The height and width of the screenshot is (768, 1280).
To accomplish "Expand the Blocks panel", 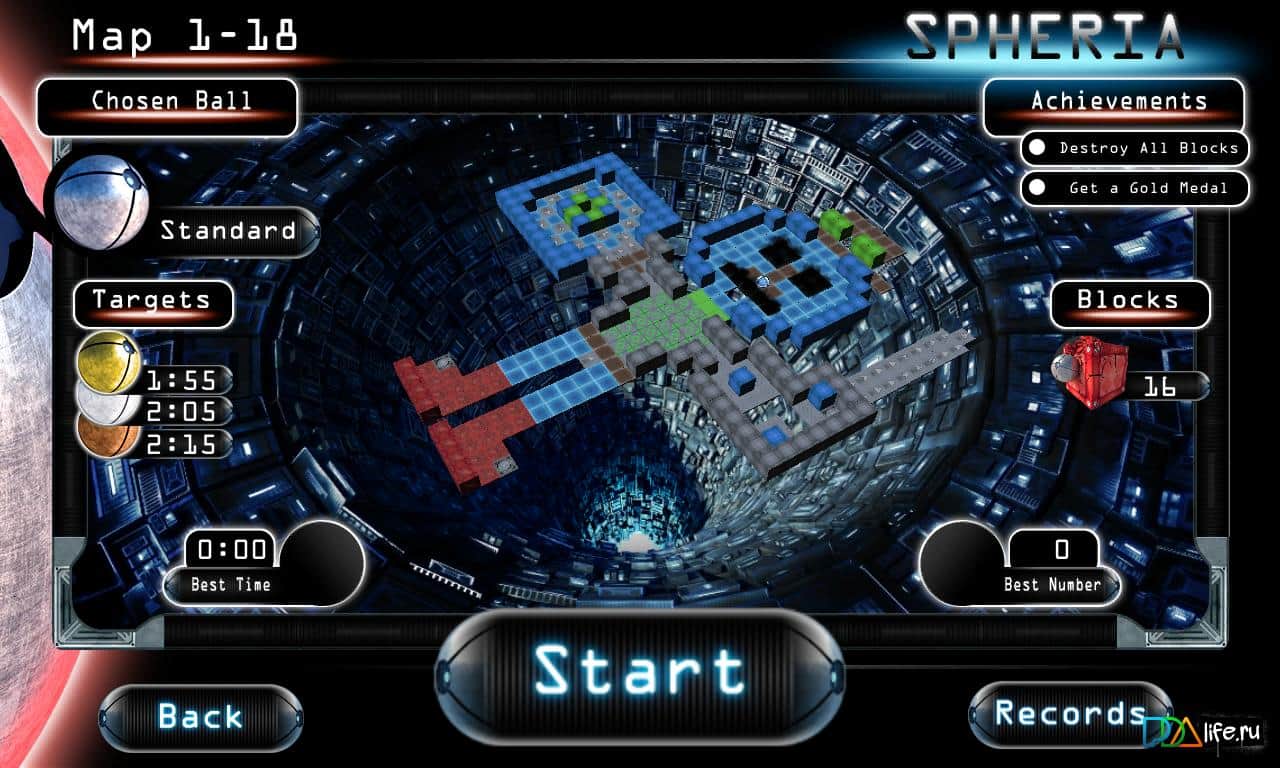I will point(1129,302).
